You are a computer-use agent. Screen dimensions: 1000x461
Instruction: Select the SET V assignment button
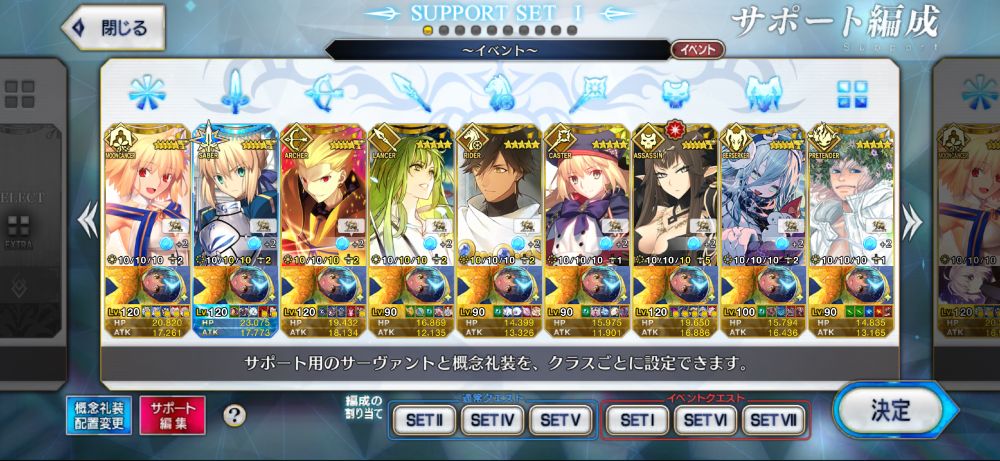561,421
